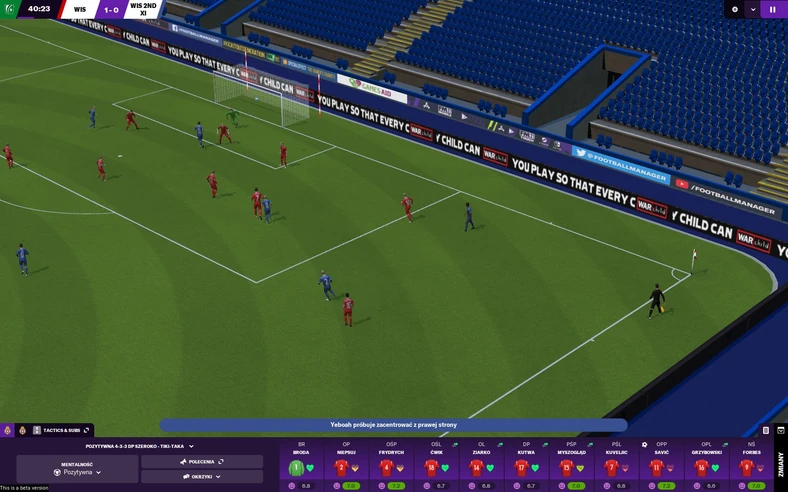Select Ćwik's player card
Image resolution: width=788 pixels, height=492 pixels.
coord(436,466)
